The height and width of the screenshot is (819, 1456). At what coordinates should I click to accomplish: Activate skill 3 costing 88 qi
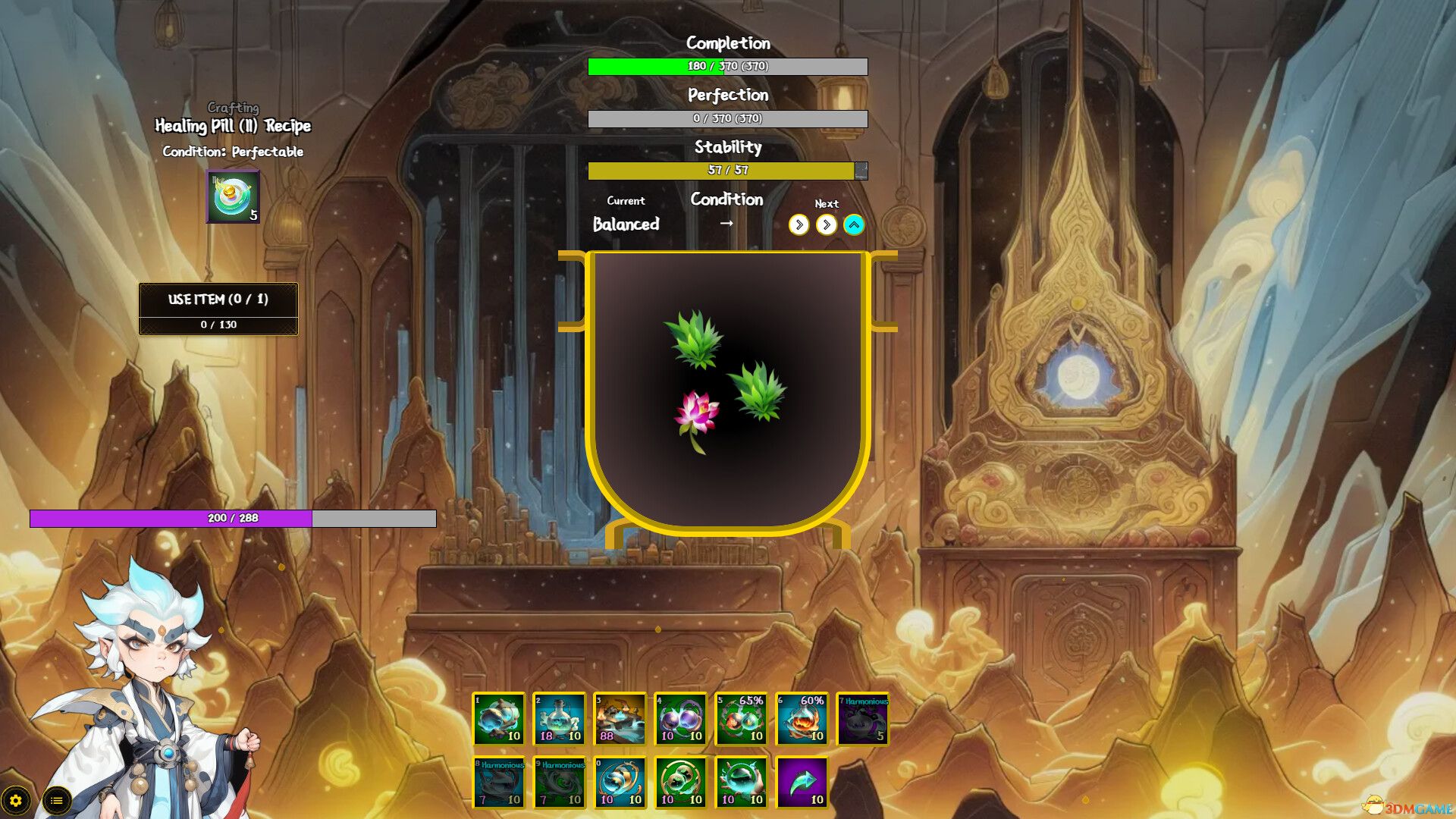click(x=620, y=720)
